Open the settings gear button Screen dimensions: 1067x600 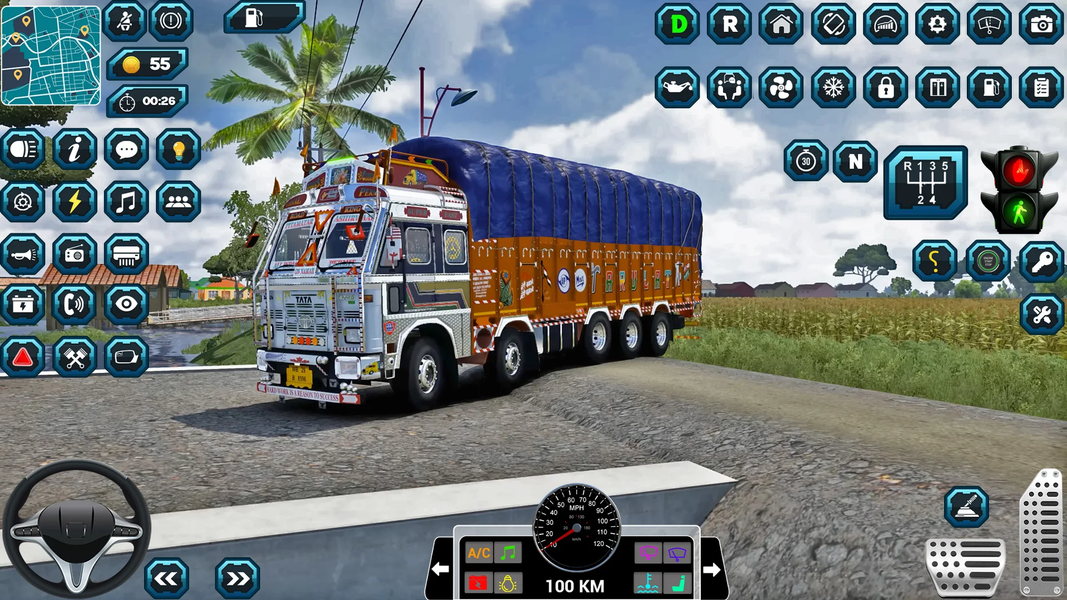[937, 24]
